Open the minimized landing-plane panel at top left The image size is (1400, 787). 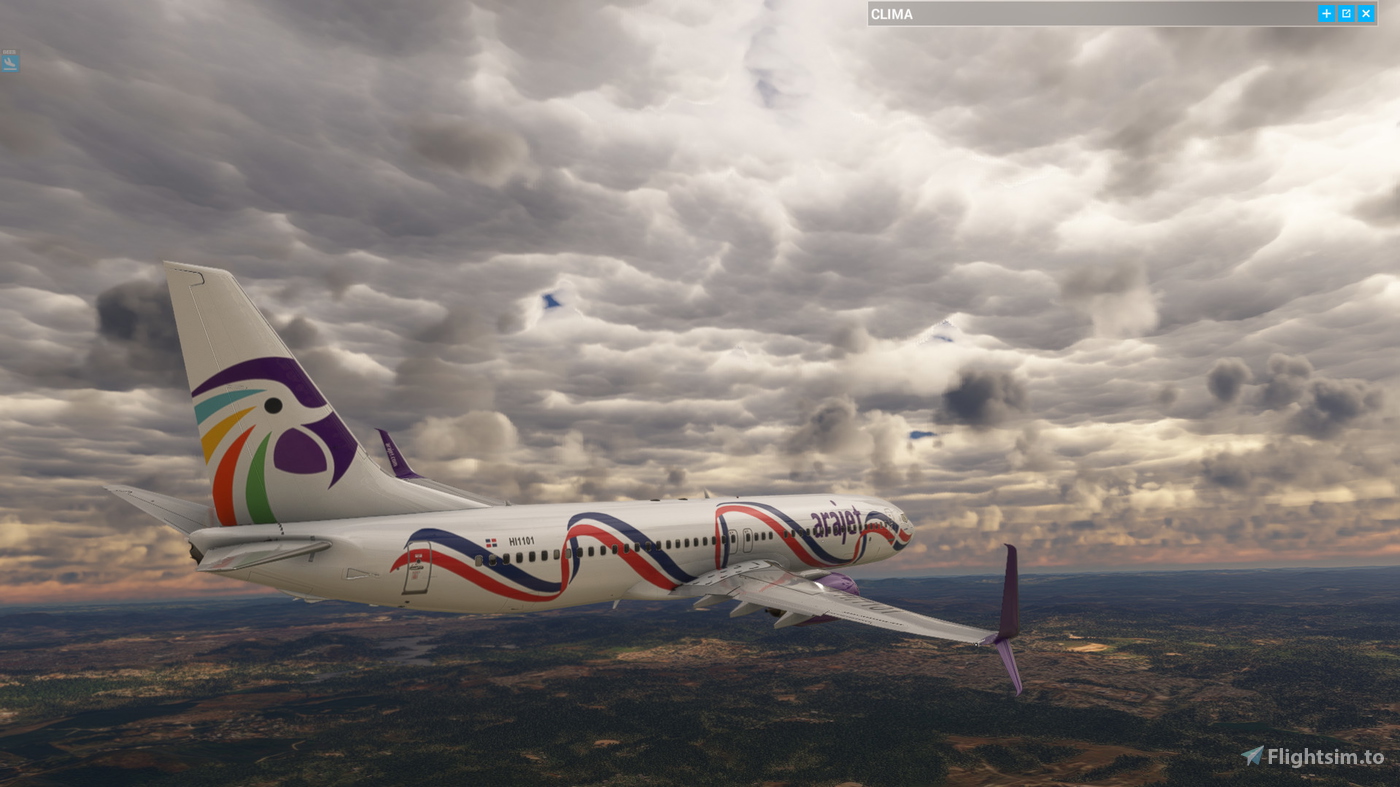point(8,62)
